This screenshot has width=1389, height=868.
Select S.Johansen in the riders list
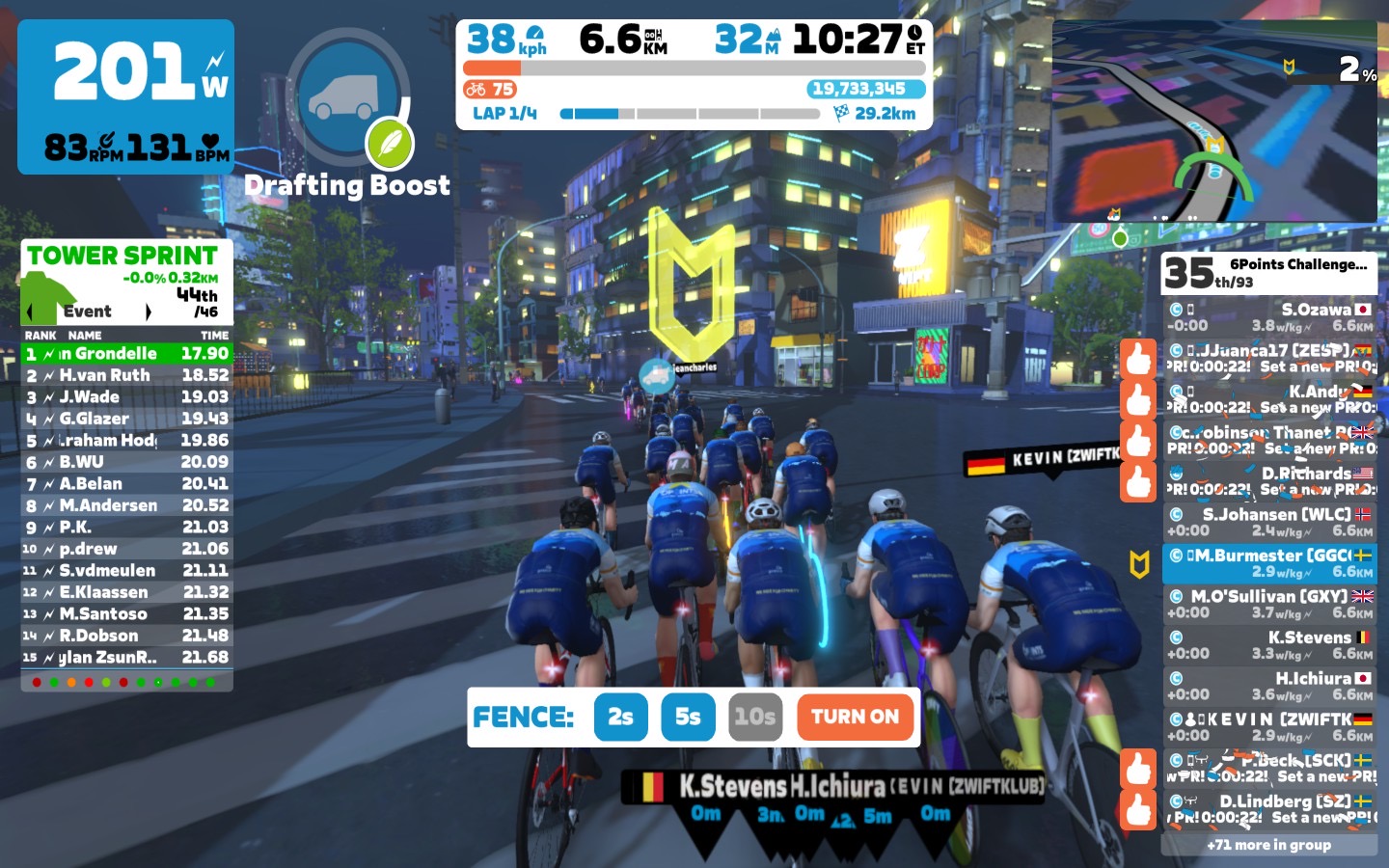[1268, 522]
